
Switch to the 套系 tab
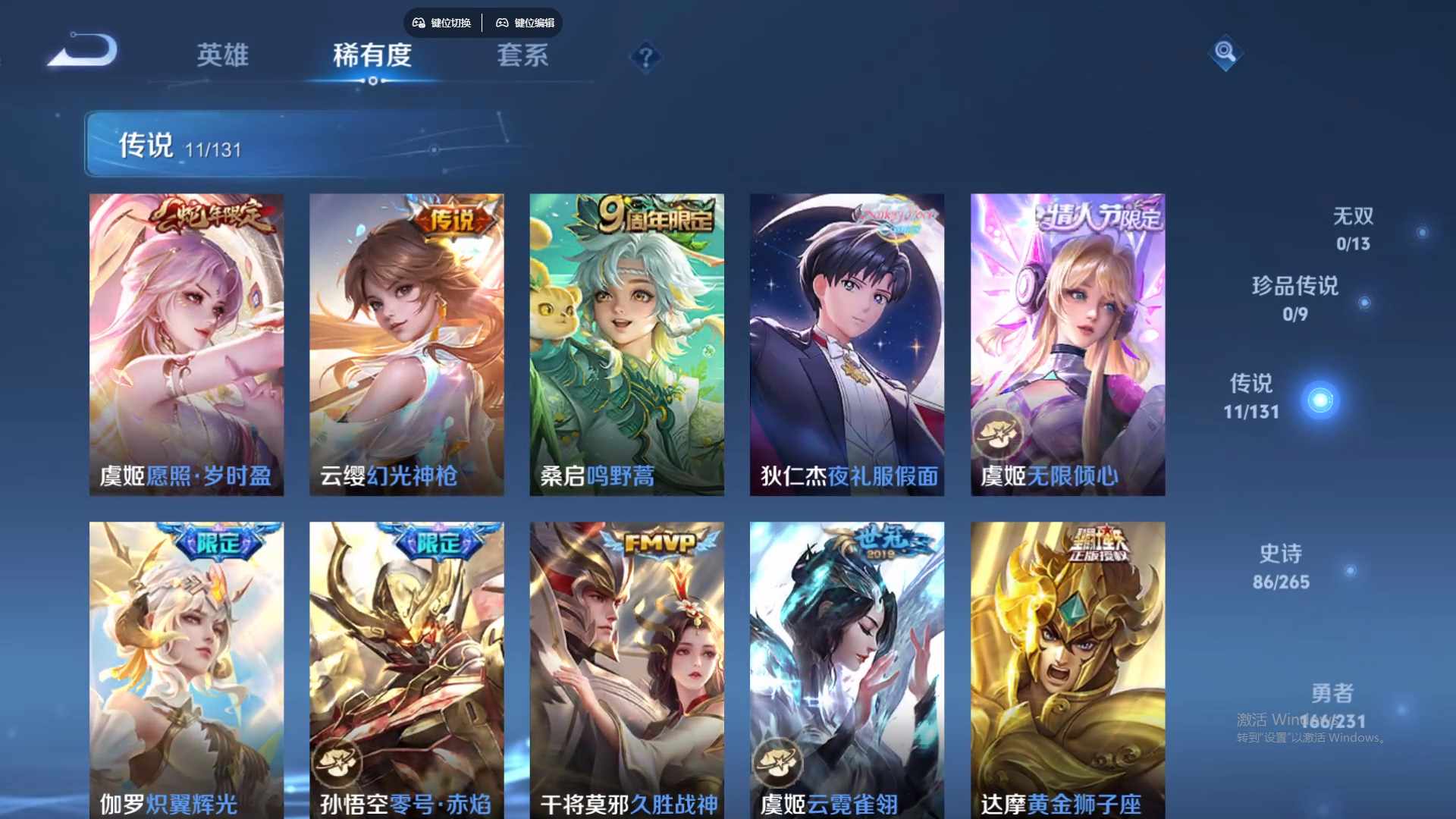click(x=522, y=56)
